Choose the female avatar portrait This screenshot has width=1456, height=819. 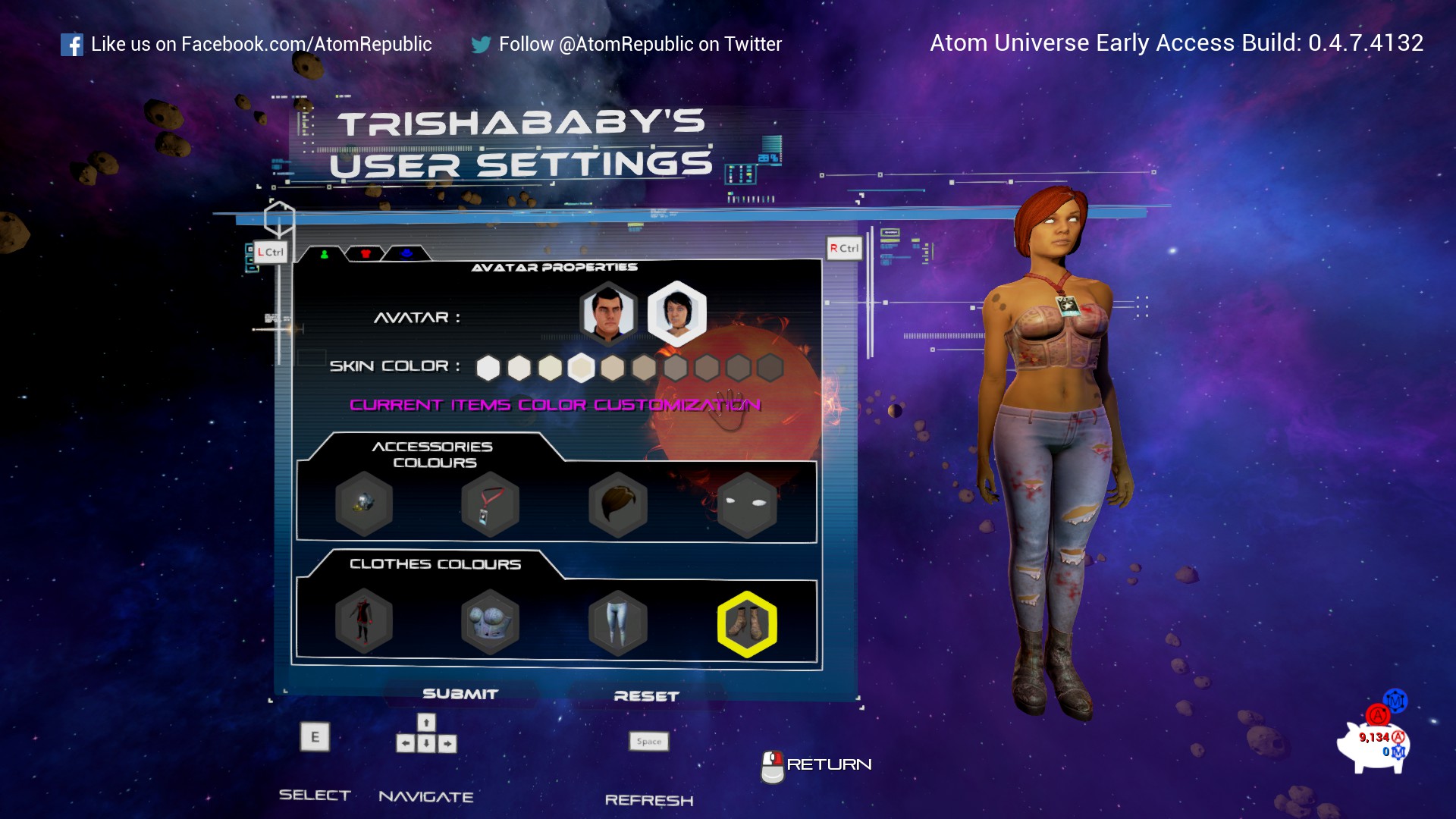tap(676, 312)
